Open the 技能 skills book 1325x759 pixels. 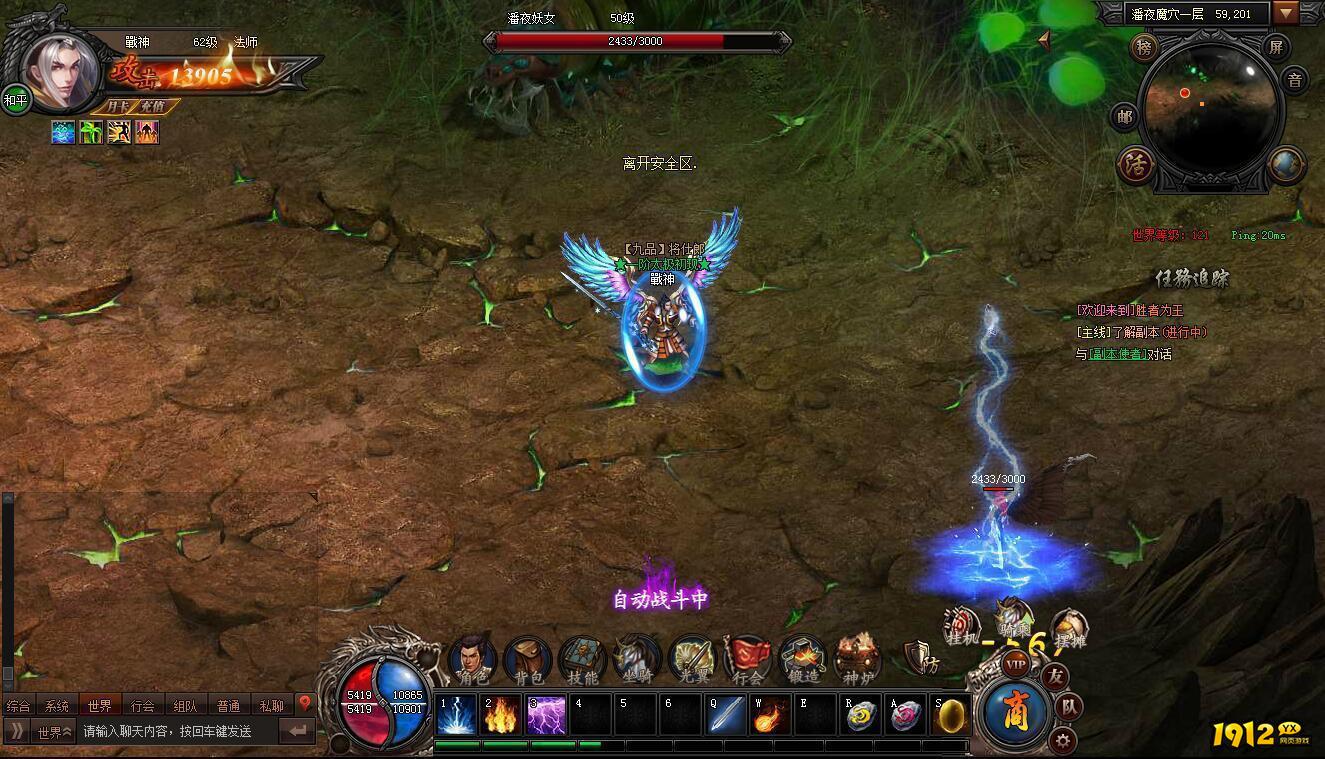[x=582, y=658]
